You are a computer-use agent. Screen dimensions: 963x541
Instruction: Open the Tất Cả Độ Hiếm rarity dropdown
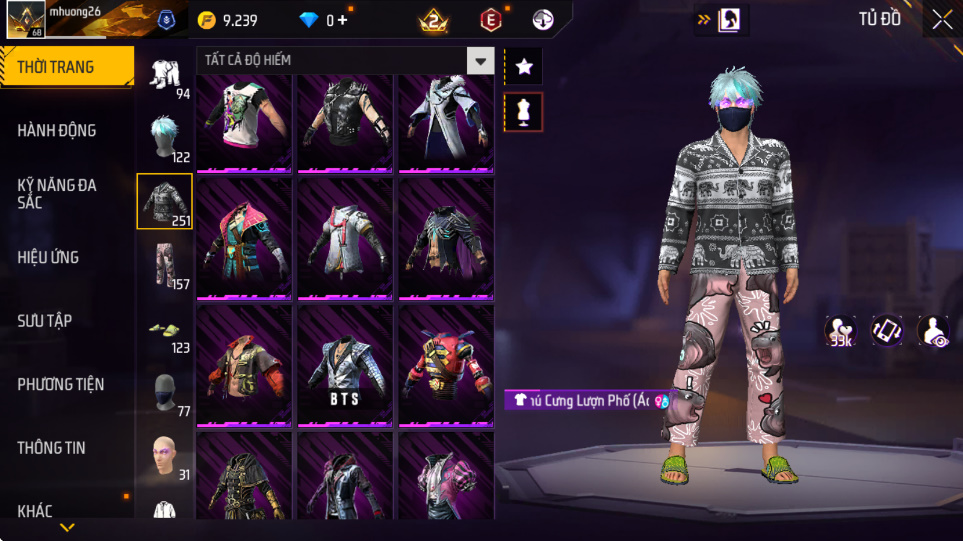point(481,61)
